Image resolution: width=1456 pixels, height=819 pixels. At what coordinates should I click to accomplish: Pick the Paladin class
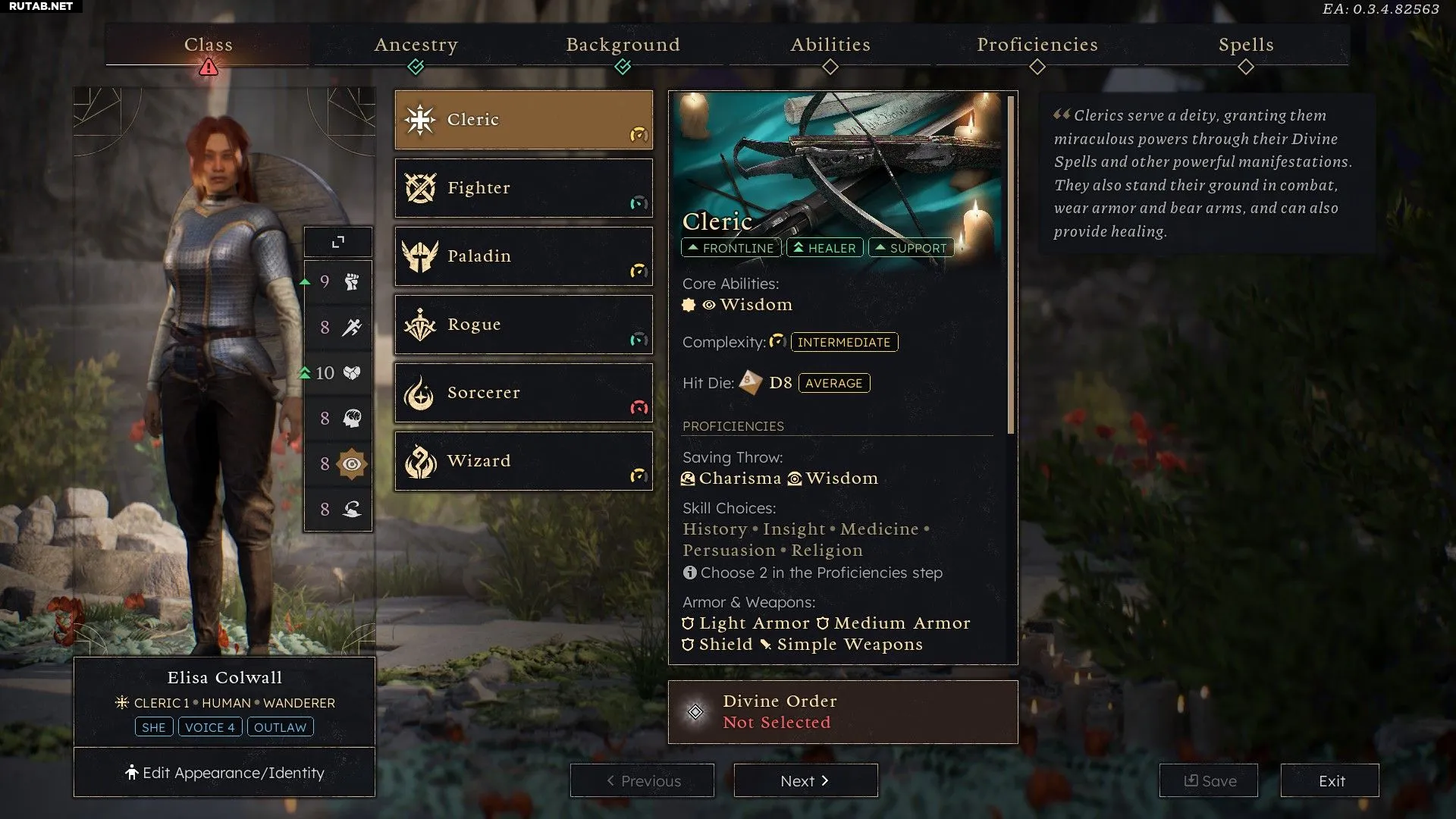(523, 256)
